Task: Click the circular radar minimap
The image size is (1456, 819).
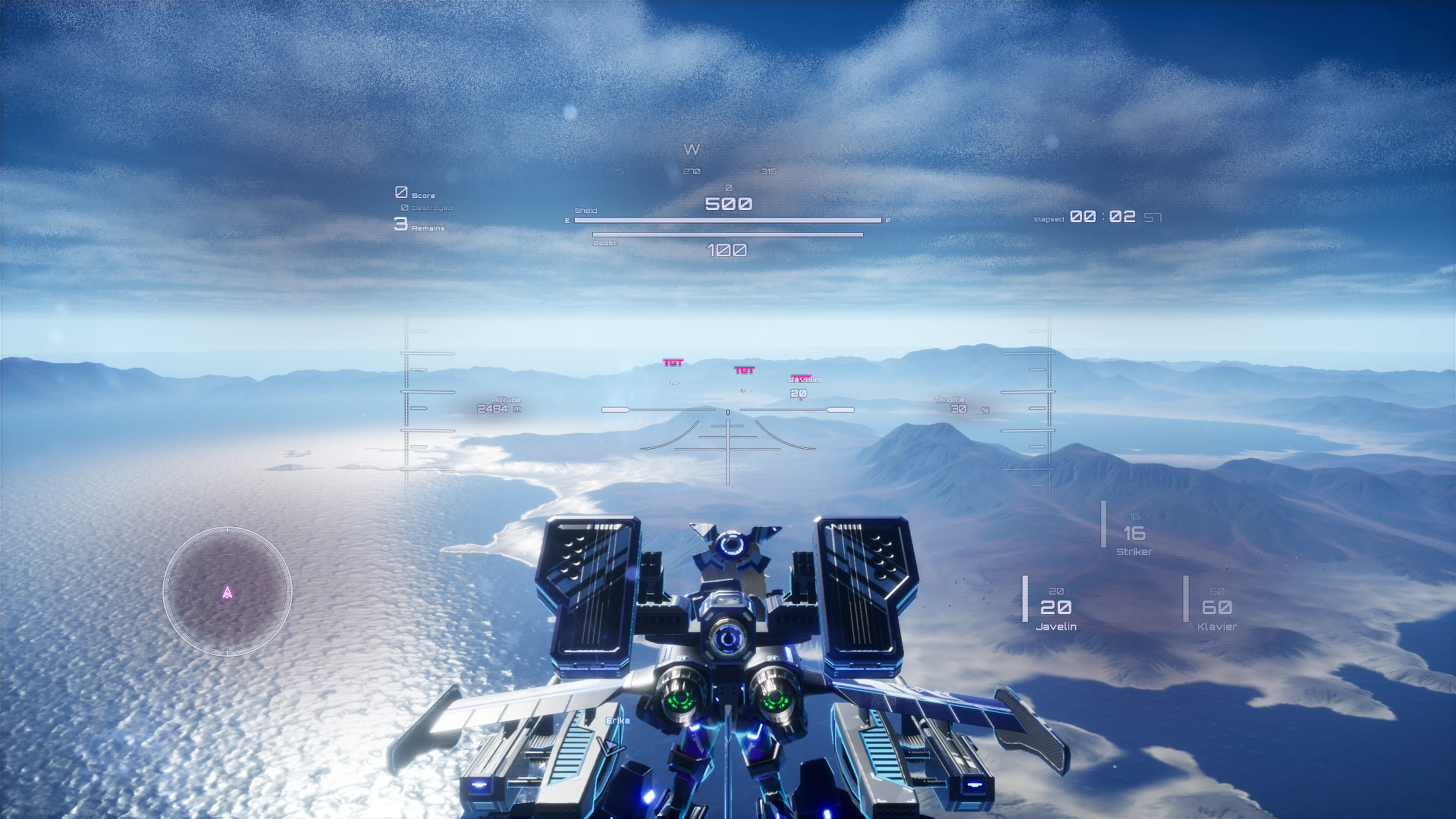Action: [x=227, y=591]
